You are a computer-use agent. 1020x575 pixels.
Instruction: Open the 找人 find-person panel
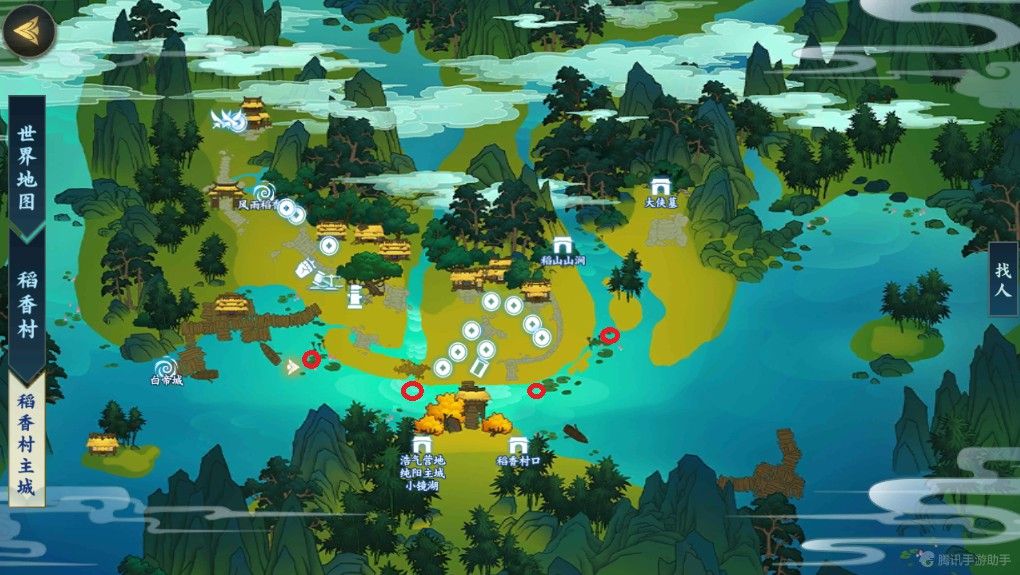click(x=1003, y=280)
